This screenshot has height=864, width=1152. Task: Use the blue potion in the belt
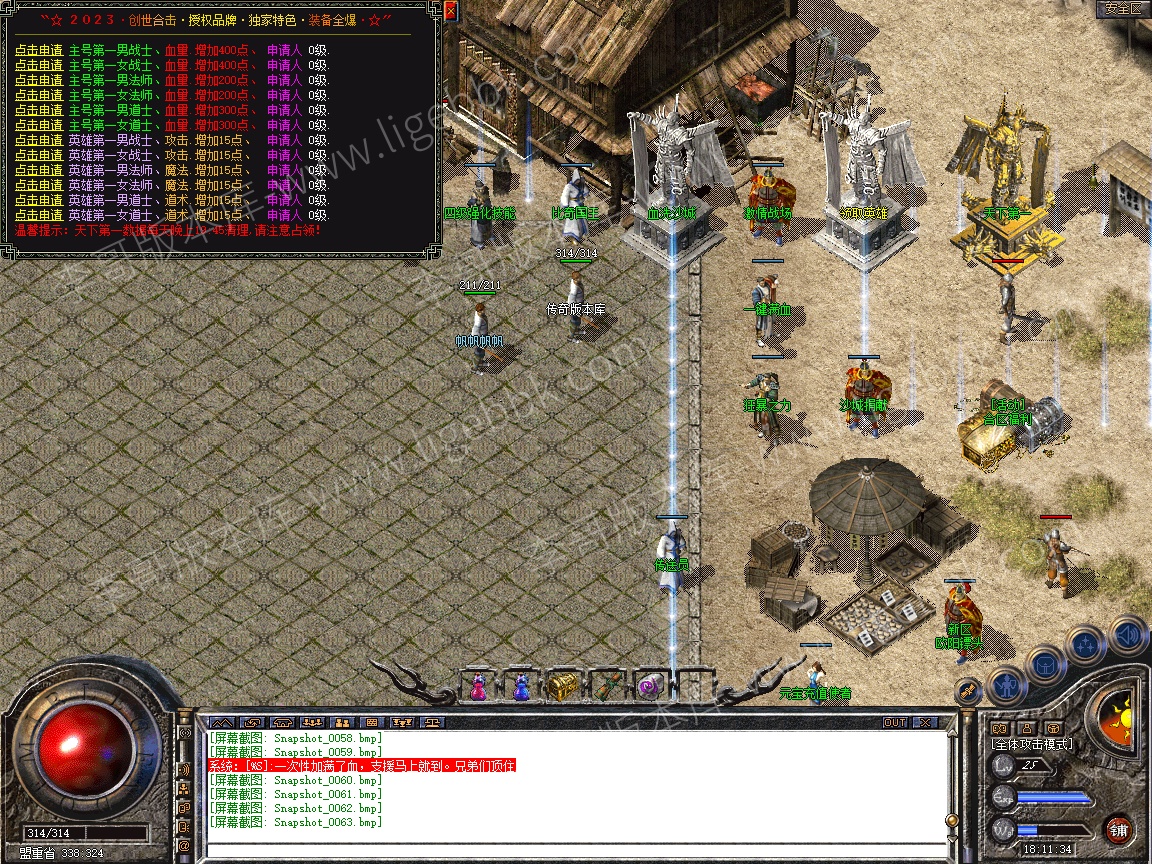pyautogui.click(x=521, y=686)
